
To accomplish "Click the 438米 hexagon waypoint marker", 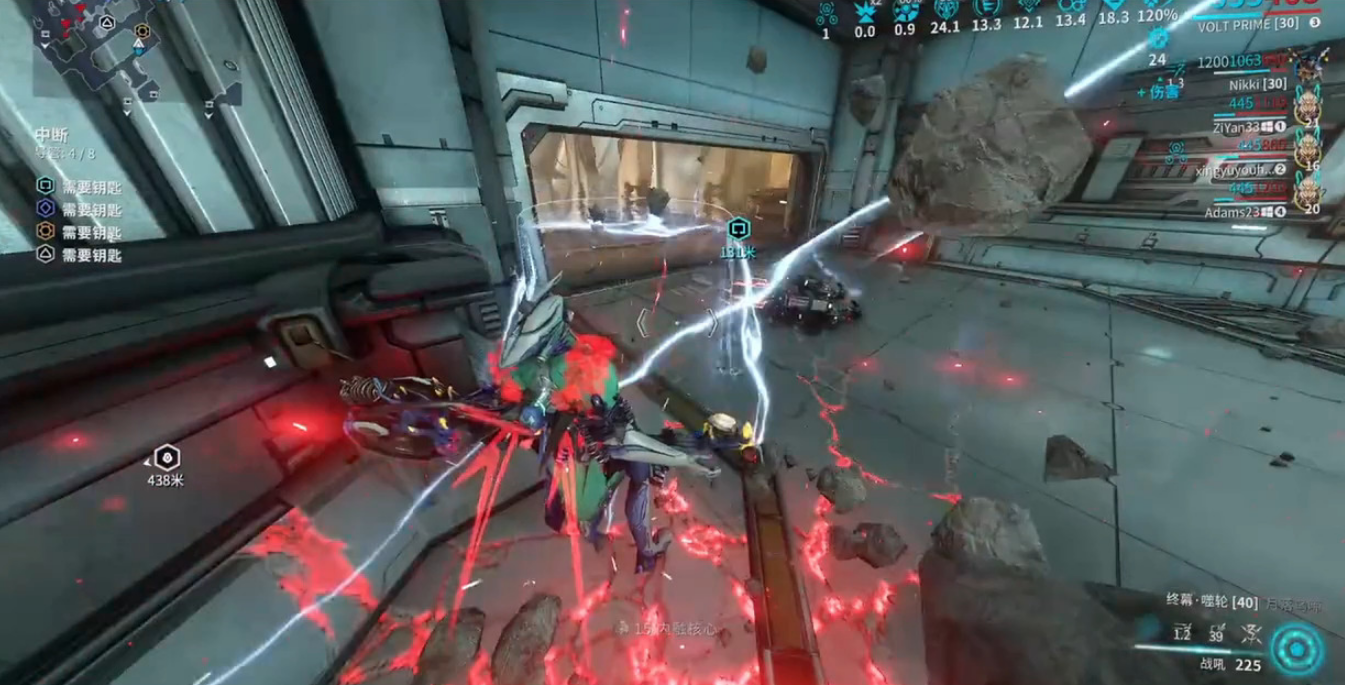I will point(167,458).
